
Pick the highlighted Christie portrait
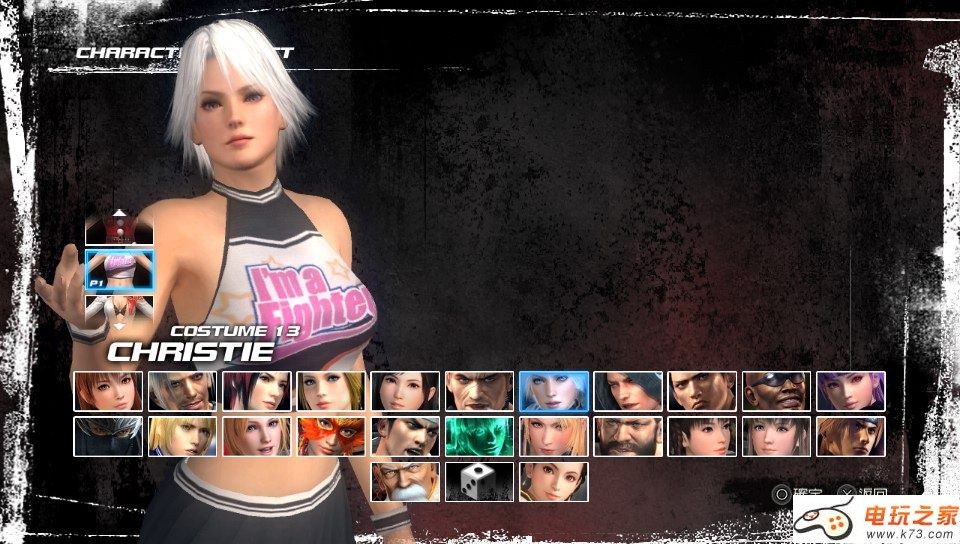click(x=553, y=391)
